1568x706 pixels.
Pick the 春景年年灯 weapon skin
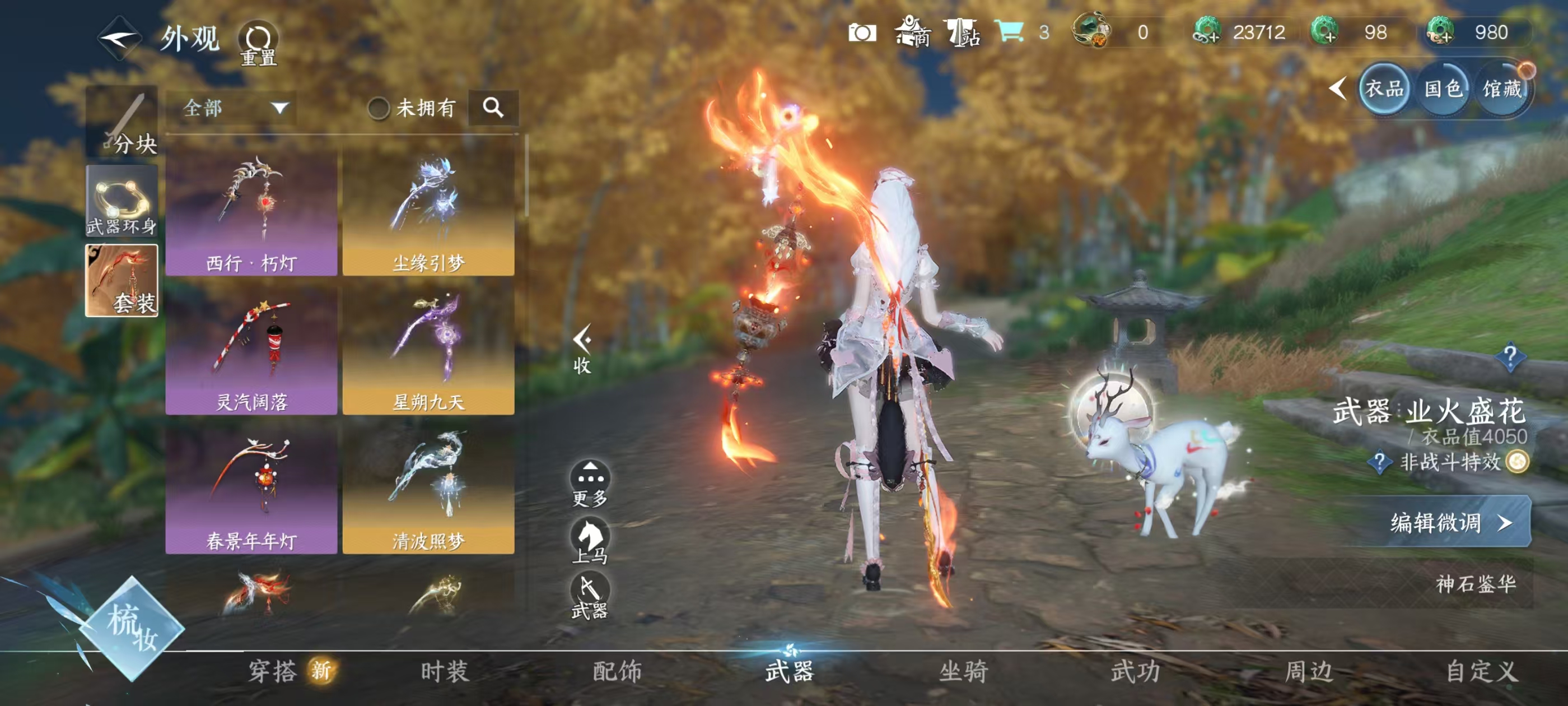[251, 490]
